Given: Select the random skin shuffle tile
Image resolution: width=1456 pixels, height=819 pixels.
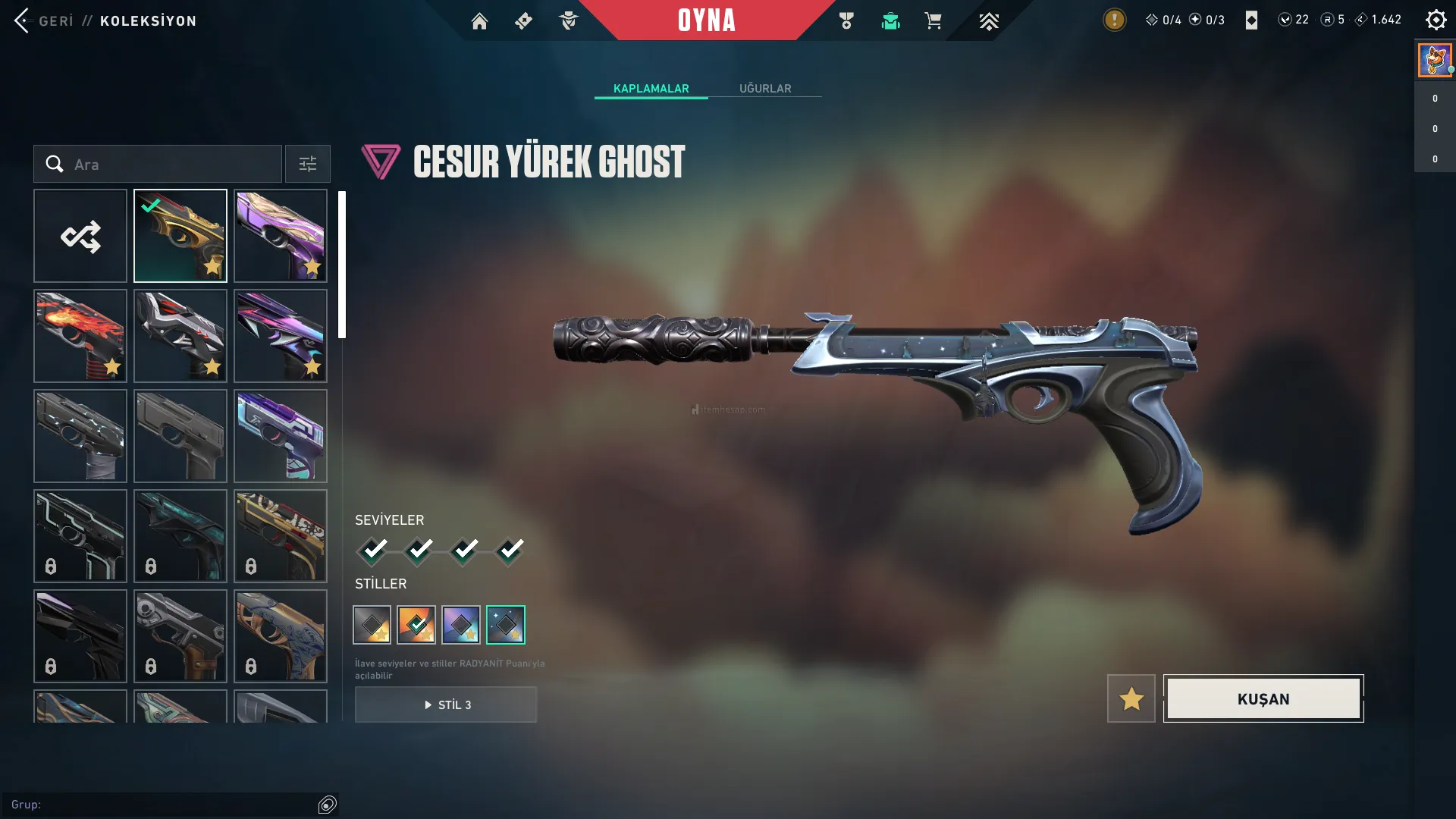Looking at the screenshot, I should coord(80,237).
